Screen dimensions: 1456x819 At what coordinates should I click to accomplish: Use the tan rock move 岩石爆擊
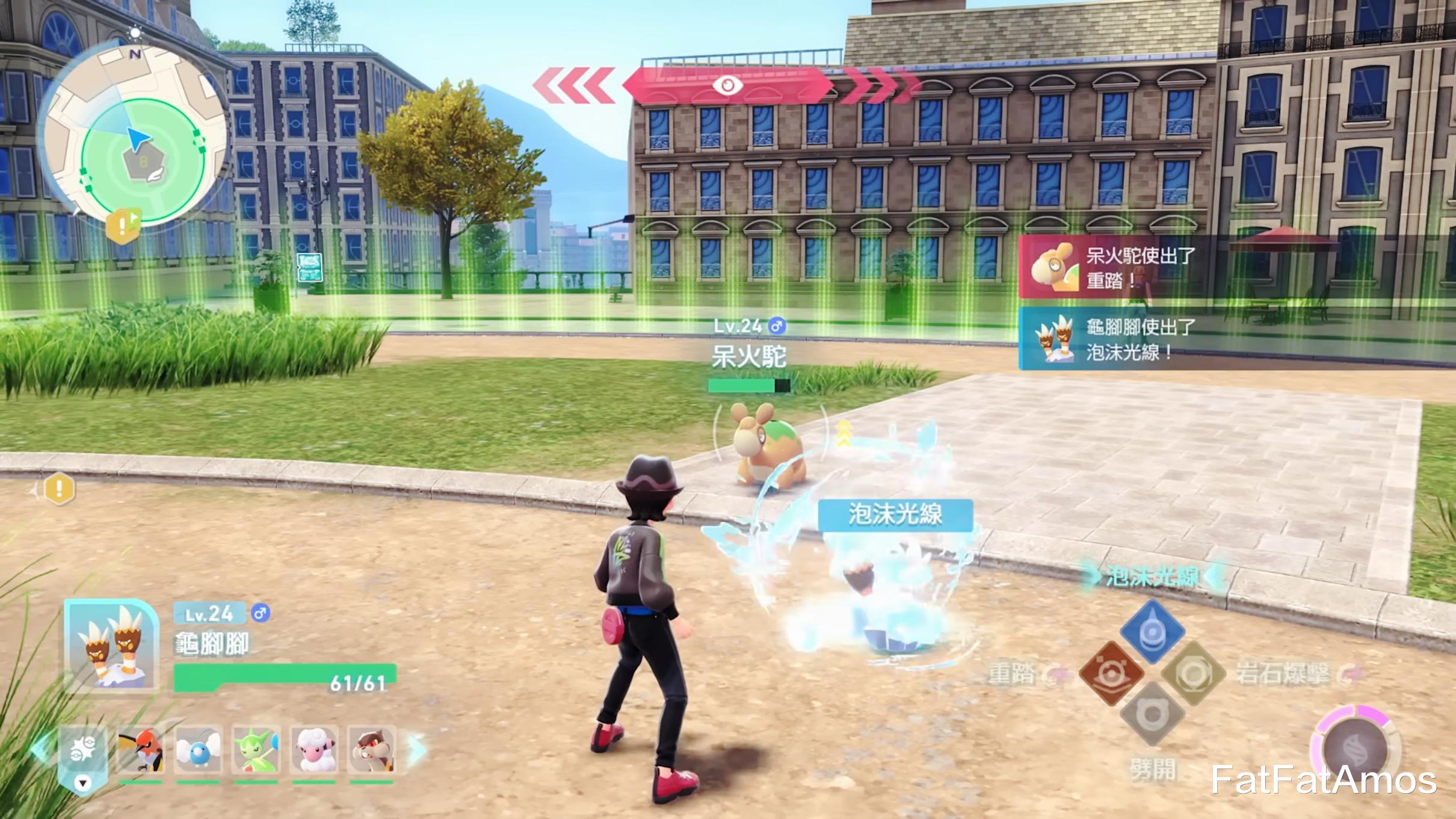pos(1193,674)
